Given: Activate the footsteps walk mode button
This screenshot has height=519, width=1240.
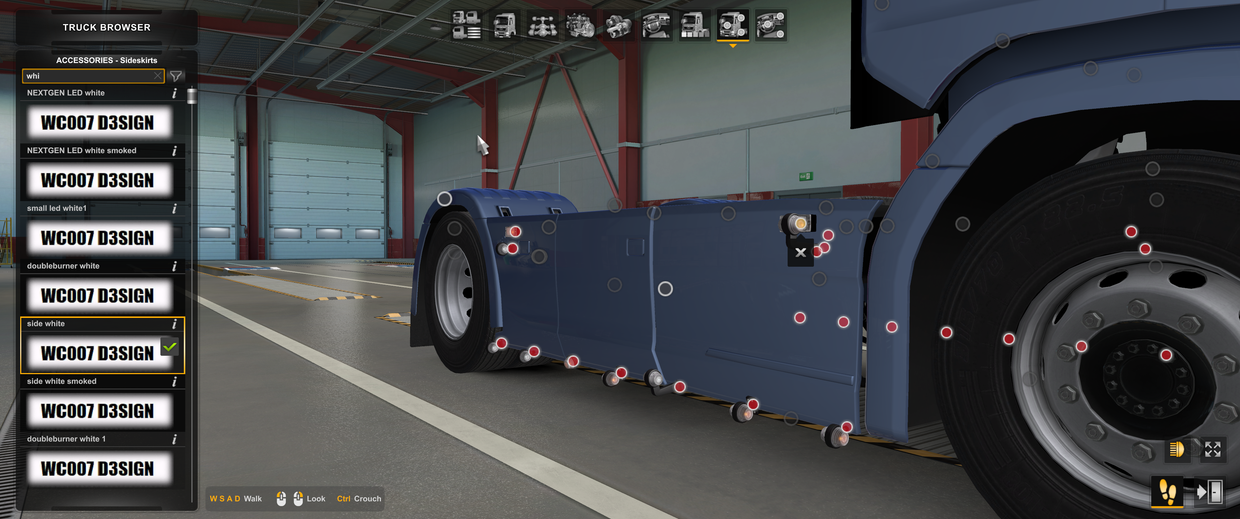Looking at the screenshot, I should pyautogui.click(x=1167, y=491).
